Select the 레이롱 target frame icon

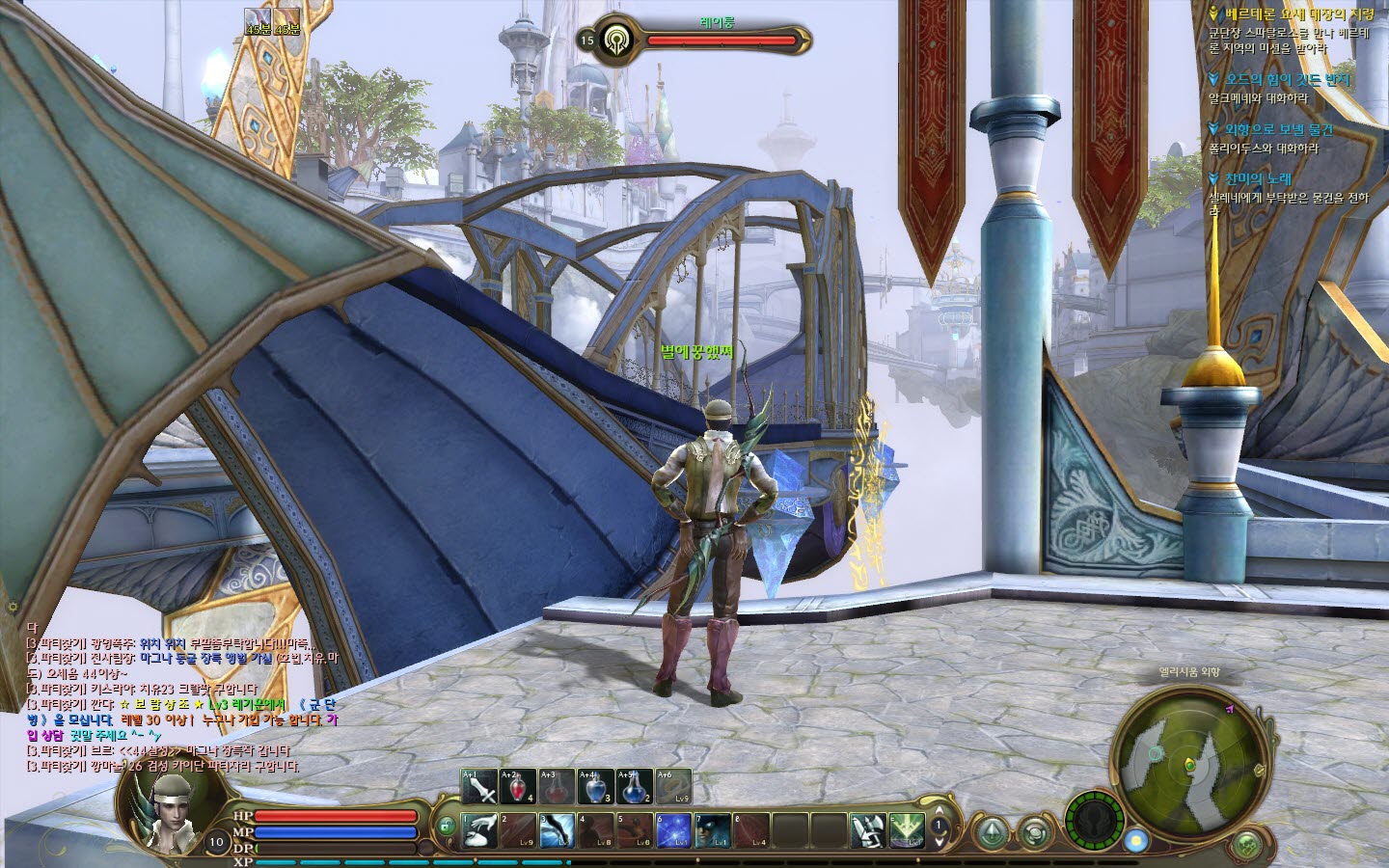(614, 41)
